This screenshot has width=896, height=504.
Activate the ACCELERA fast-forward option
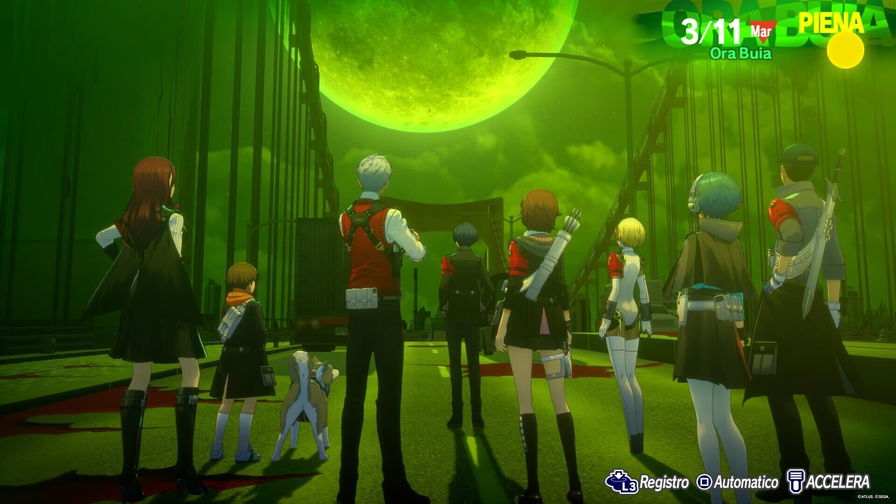(829, 482)
